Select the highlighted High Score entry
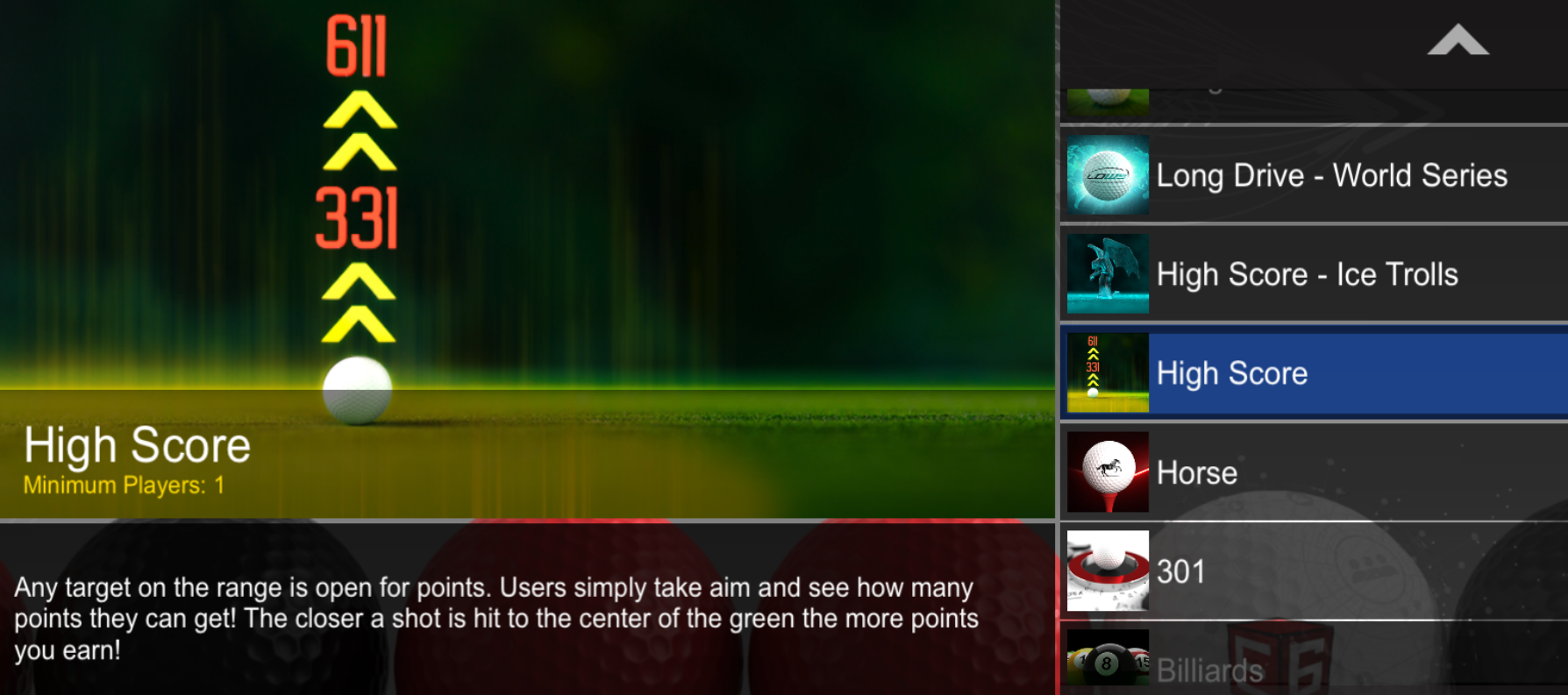1568x695 pixels. [1315, 373]
